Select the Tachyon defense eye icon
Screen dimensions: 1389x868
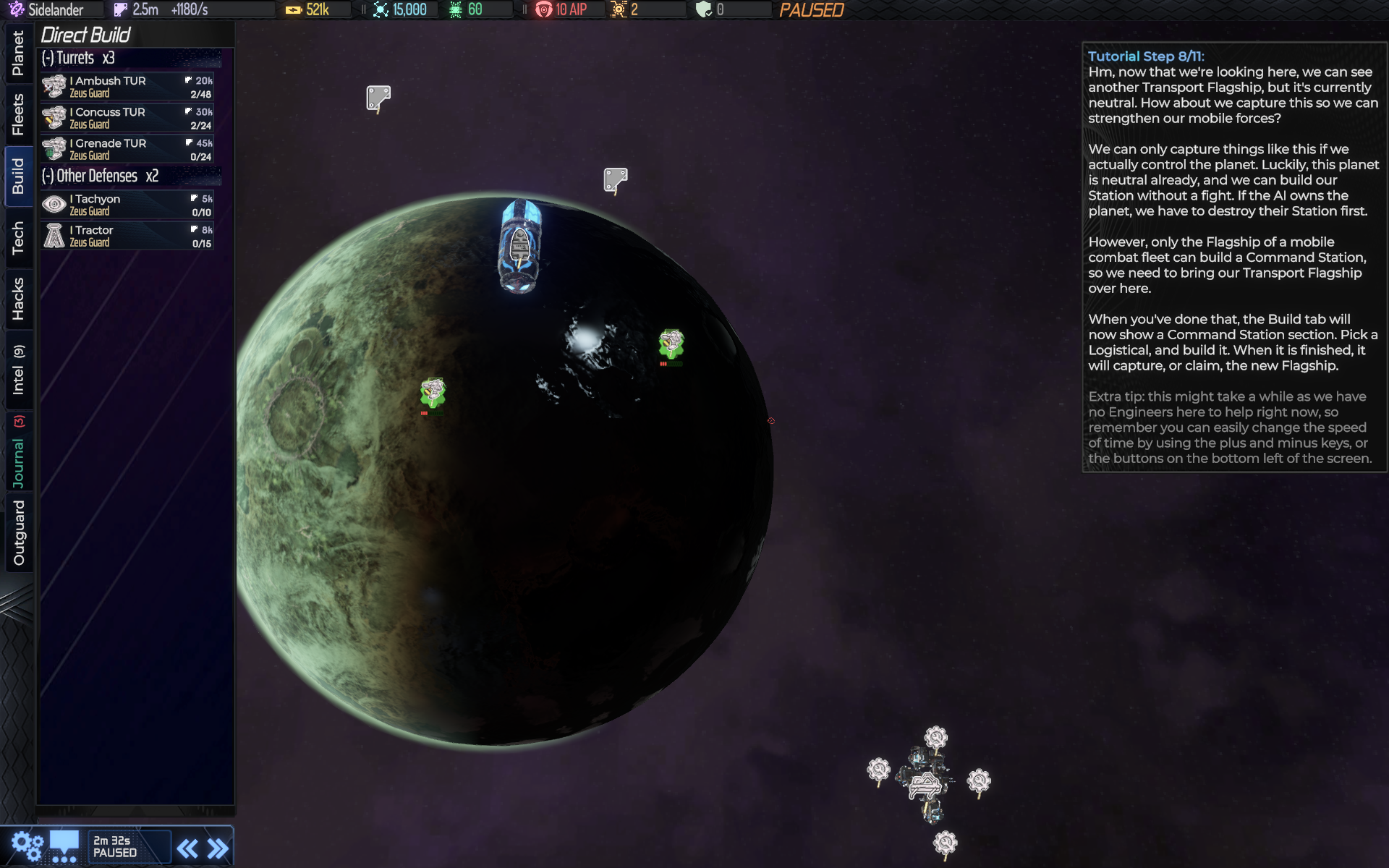54,204
